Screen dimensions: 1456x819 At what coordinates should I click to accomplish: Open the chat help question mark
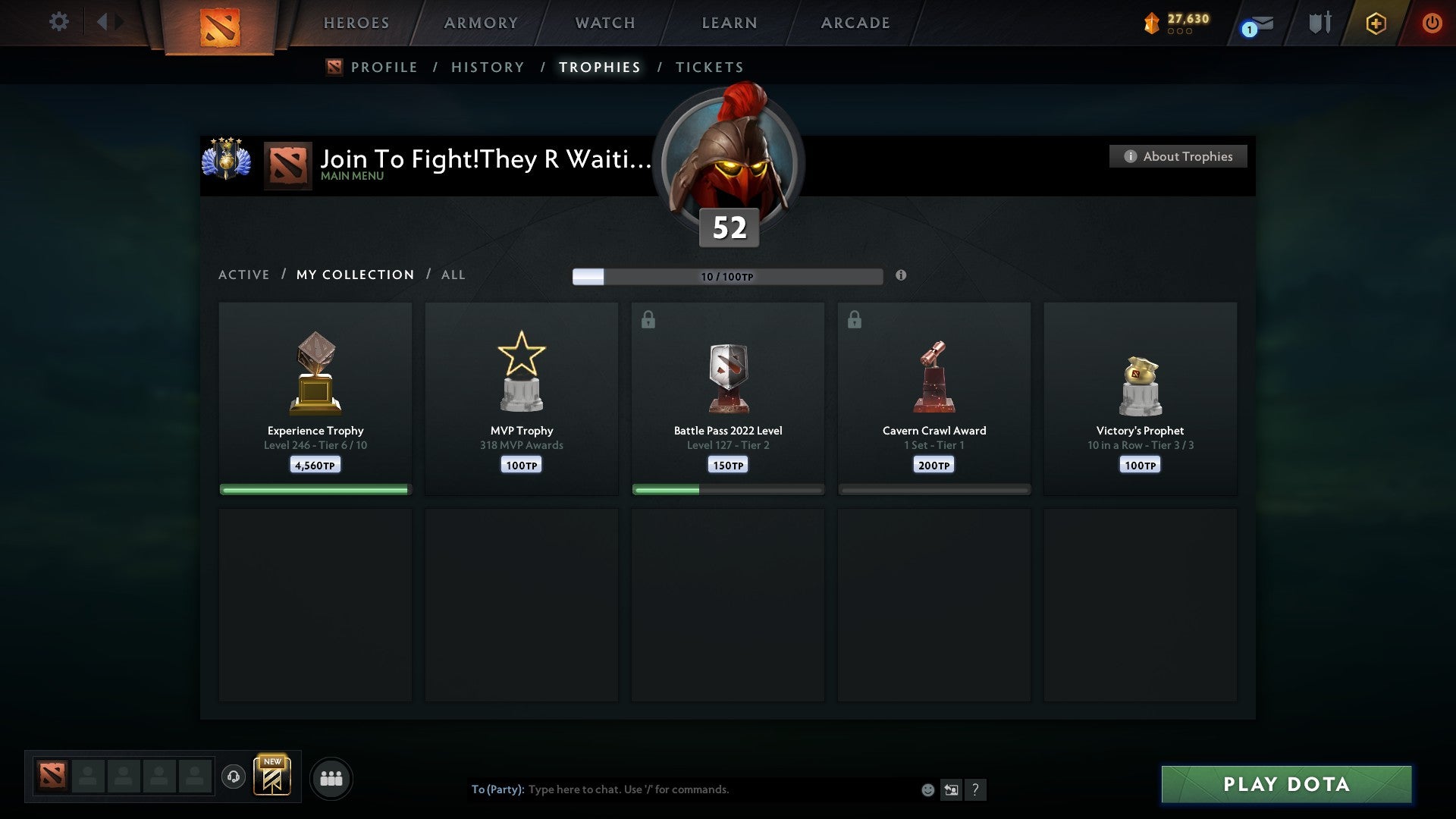pyautogui.click(x=976, y=789)
